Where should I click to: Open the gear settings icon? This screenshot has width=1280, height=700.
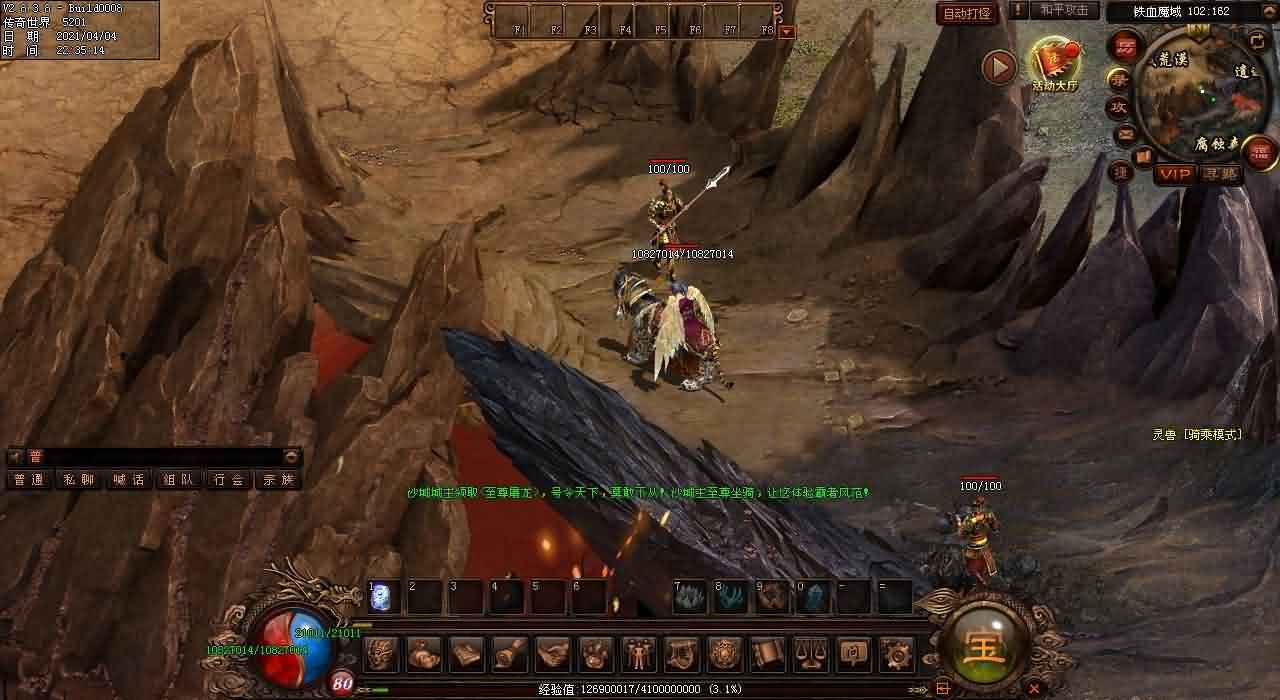tap(896, 654)
